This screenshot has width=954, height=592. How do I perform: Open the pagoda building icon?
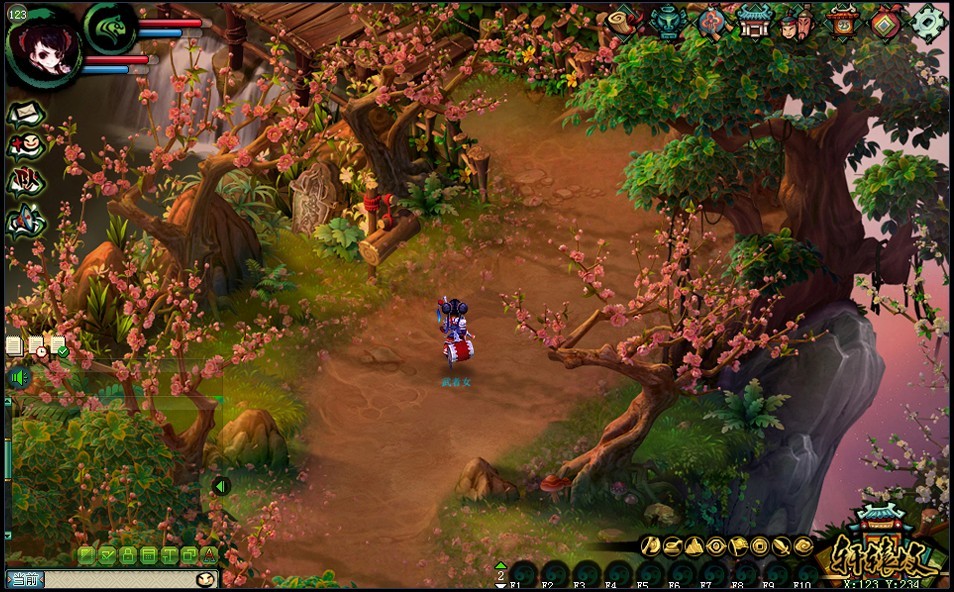point(754,22)
